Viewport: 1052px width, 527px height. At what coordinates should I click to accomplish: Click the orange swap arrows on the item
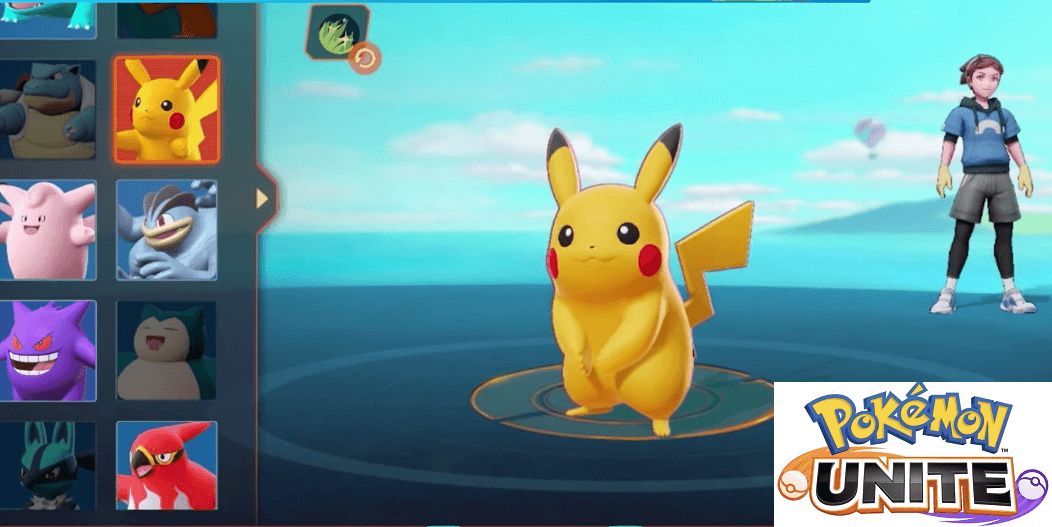[364, 59]
